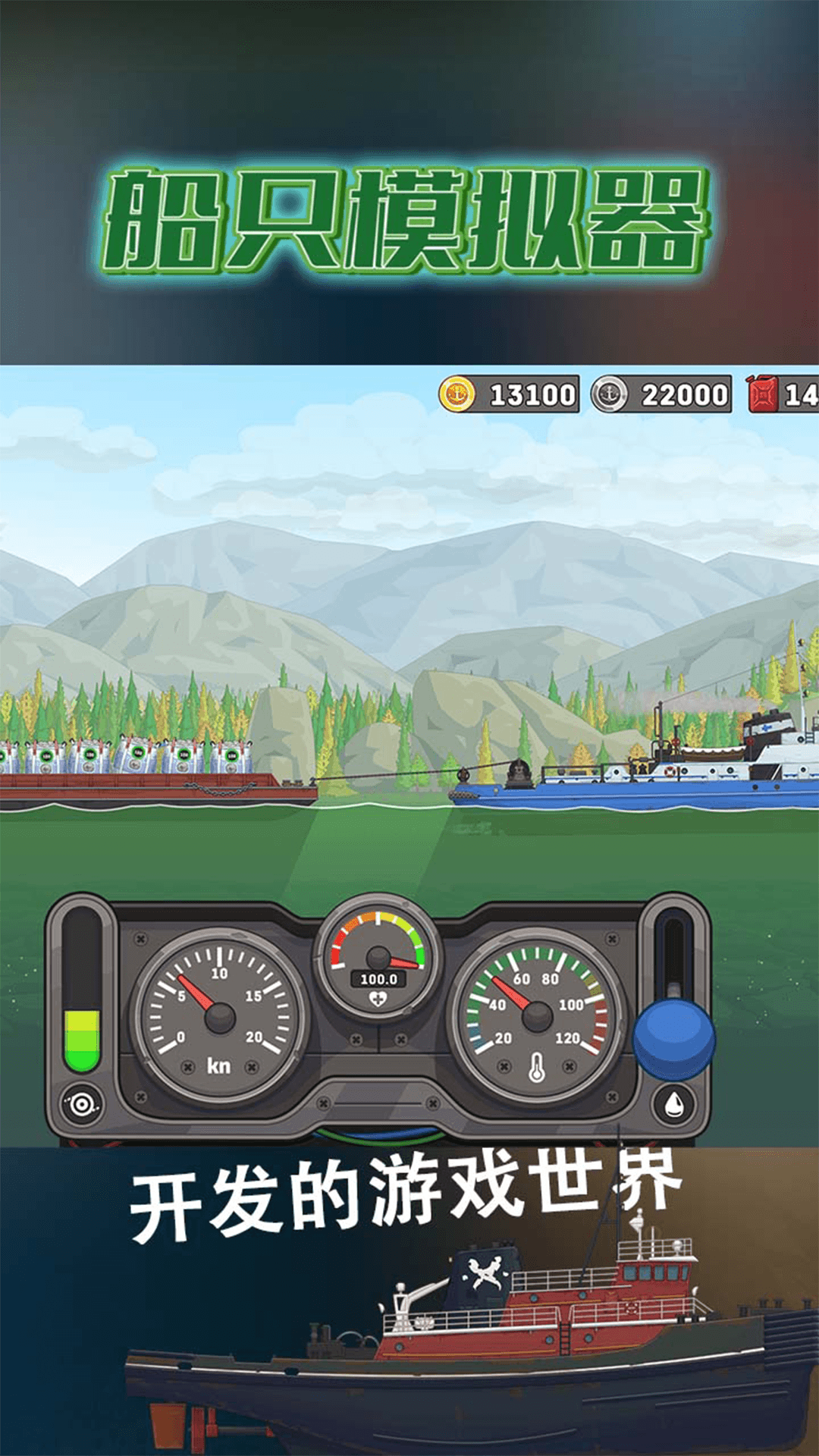This screenshot has width=819, height=1456.
Task: Select the gold coin currency icon
Action: tap(457, 394)
